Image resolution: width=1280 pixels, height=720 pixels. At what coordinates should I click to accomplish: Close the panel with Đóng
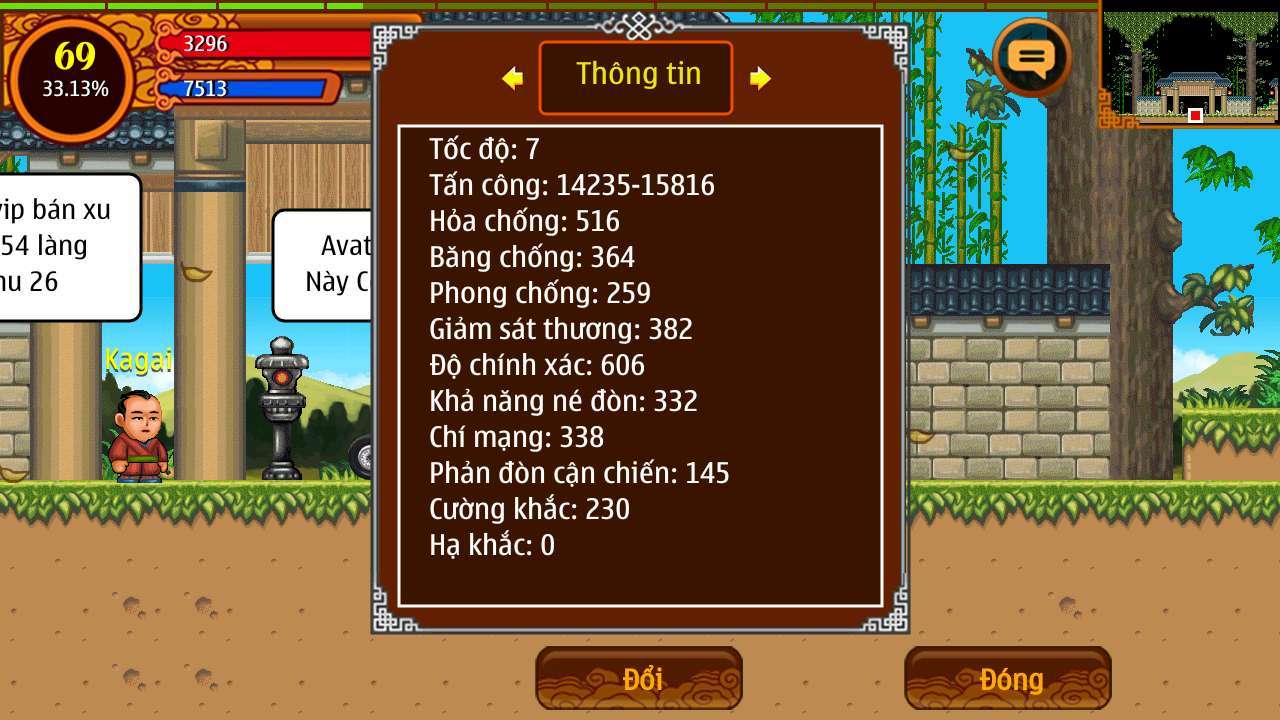(x=1008, y=679)
